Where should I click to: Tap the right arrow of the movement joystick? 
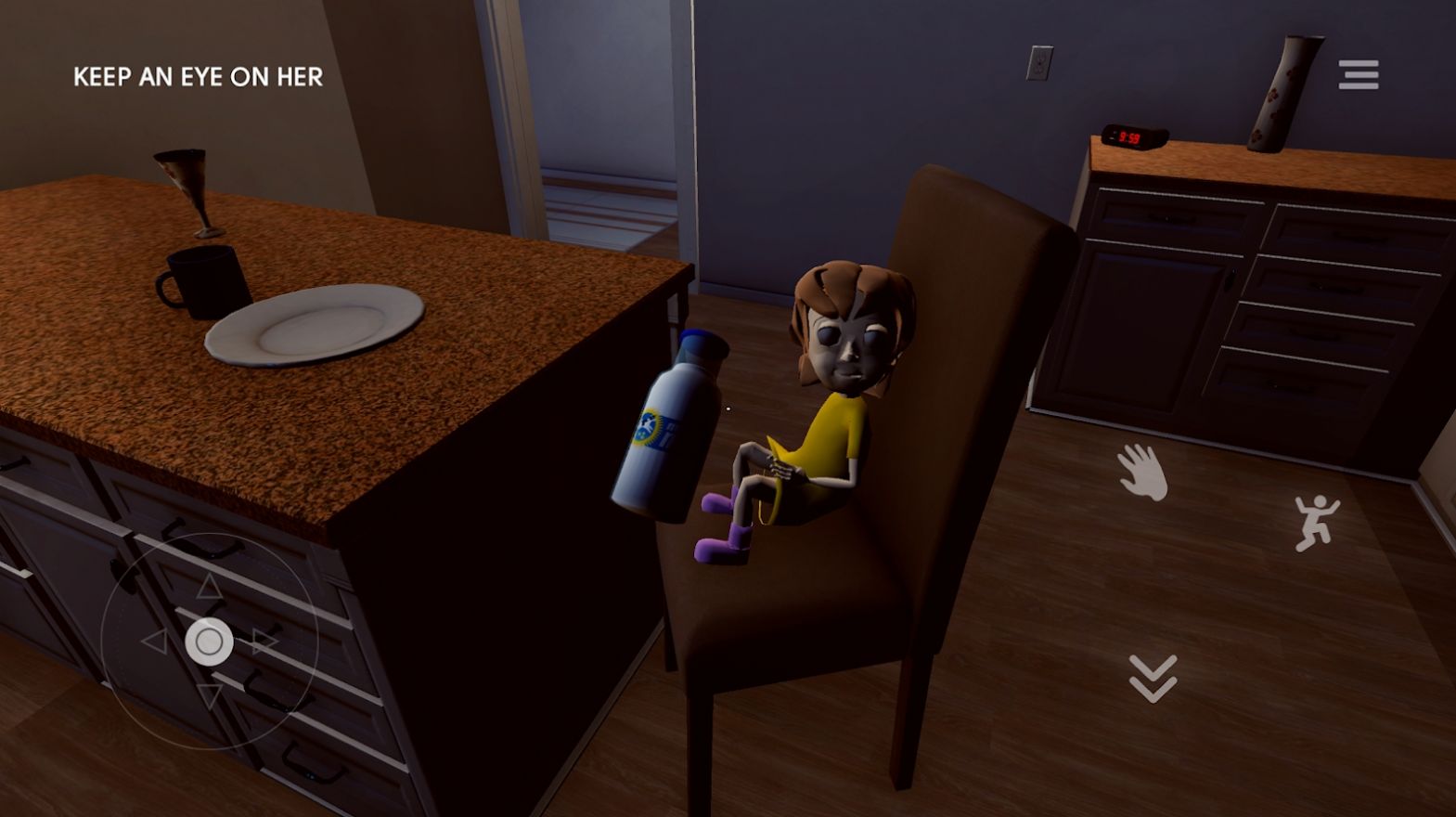(x=265, y=641)
